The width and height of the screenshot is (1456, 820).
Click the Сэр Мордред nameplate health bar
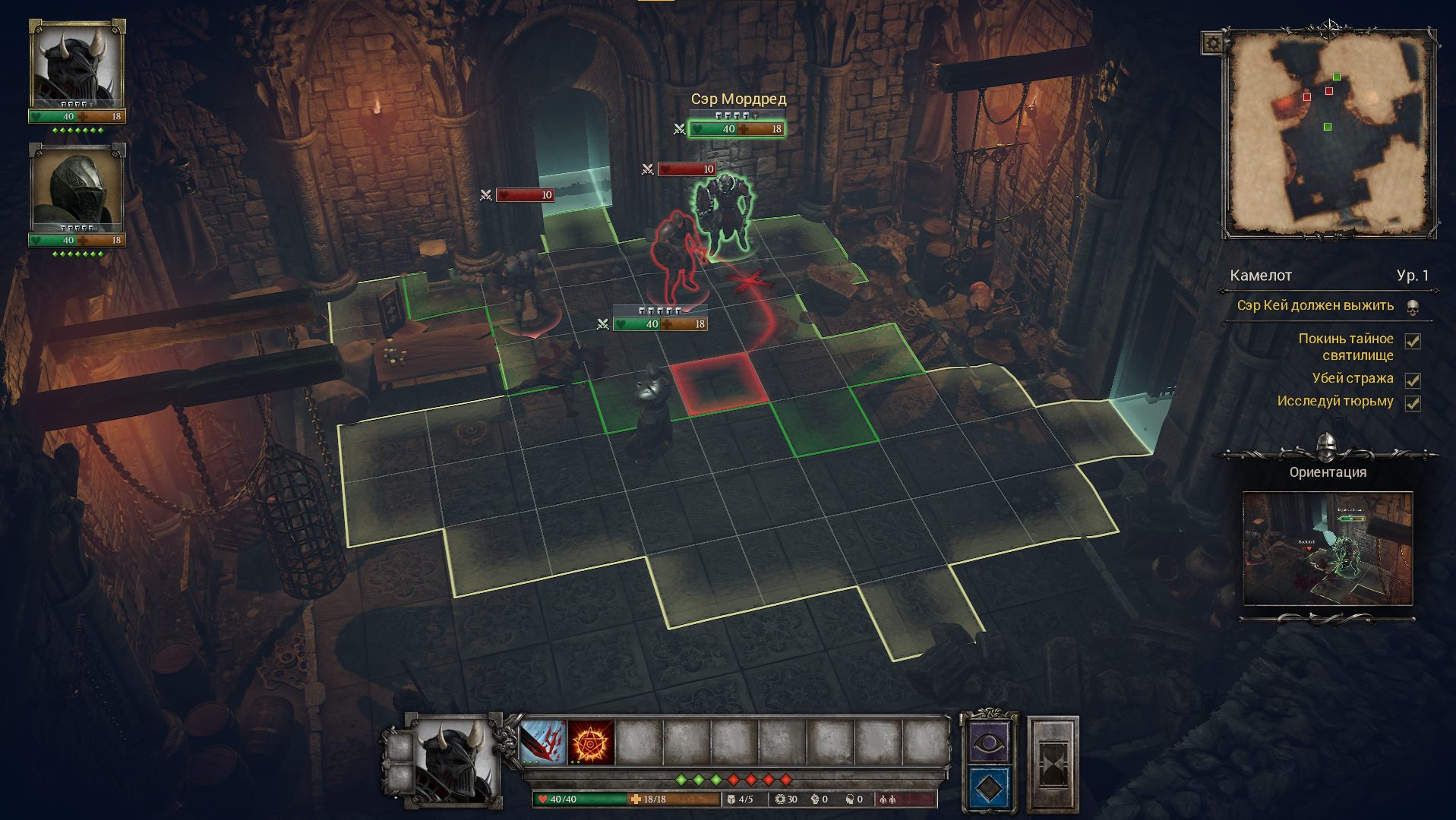coord(736,129)
